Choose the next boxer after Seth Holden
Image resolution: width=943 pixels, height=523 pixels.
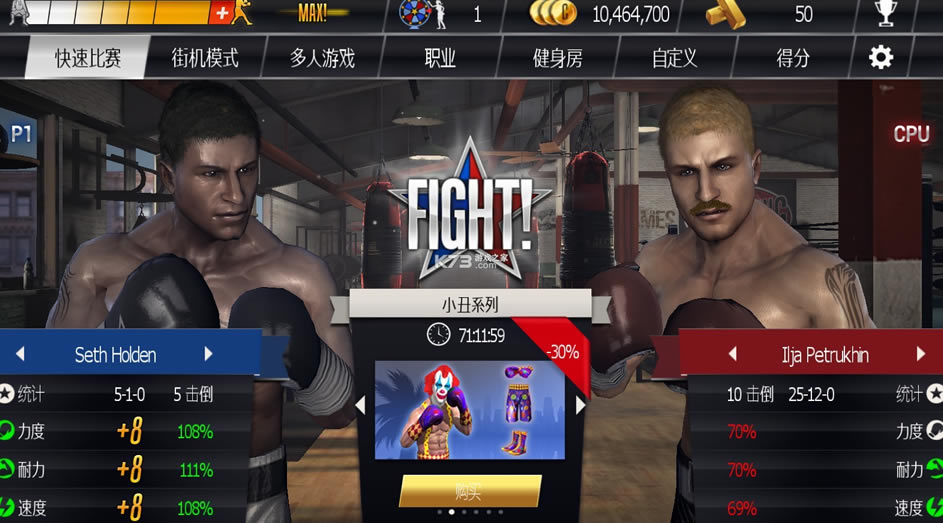click(208, 354)
